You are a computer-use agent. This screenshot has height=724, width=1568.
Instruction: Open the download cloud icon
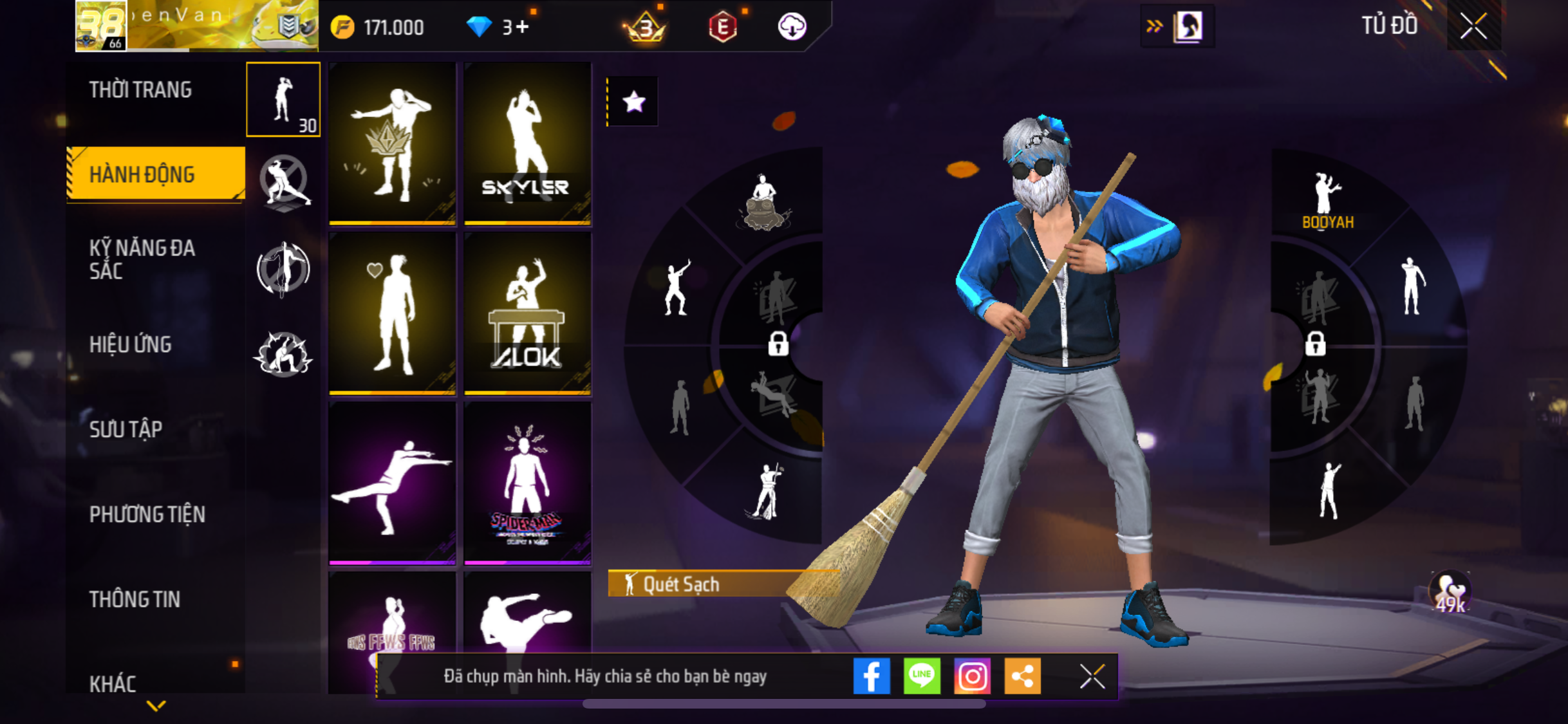[x=792, y=27]
